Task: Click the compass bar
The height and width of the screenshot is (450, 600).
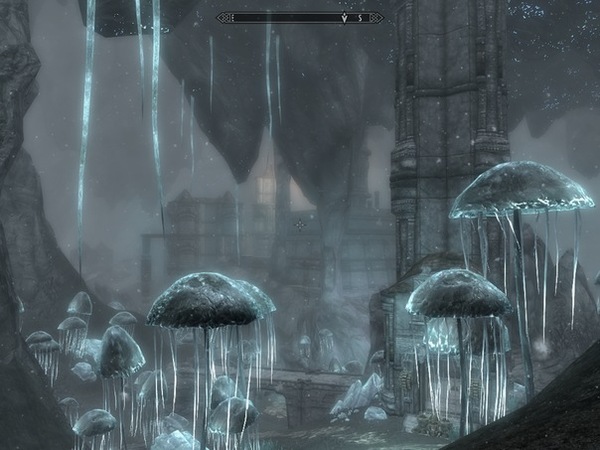Action: [300, 17]
